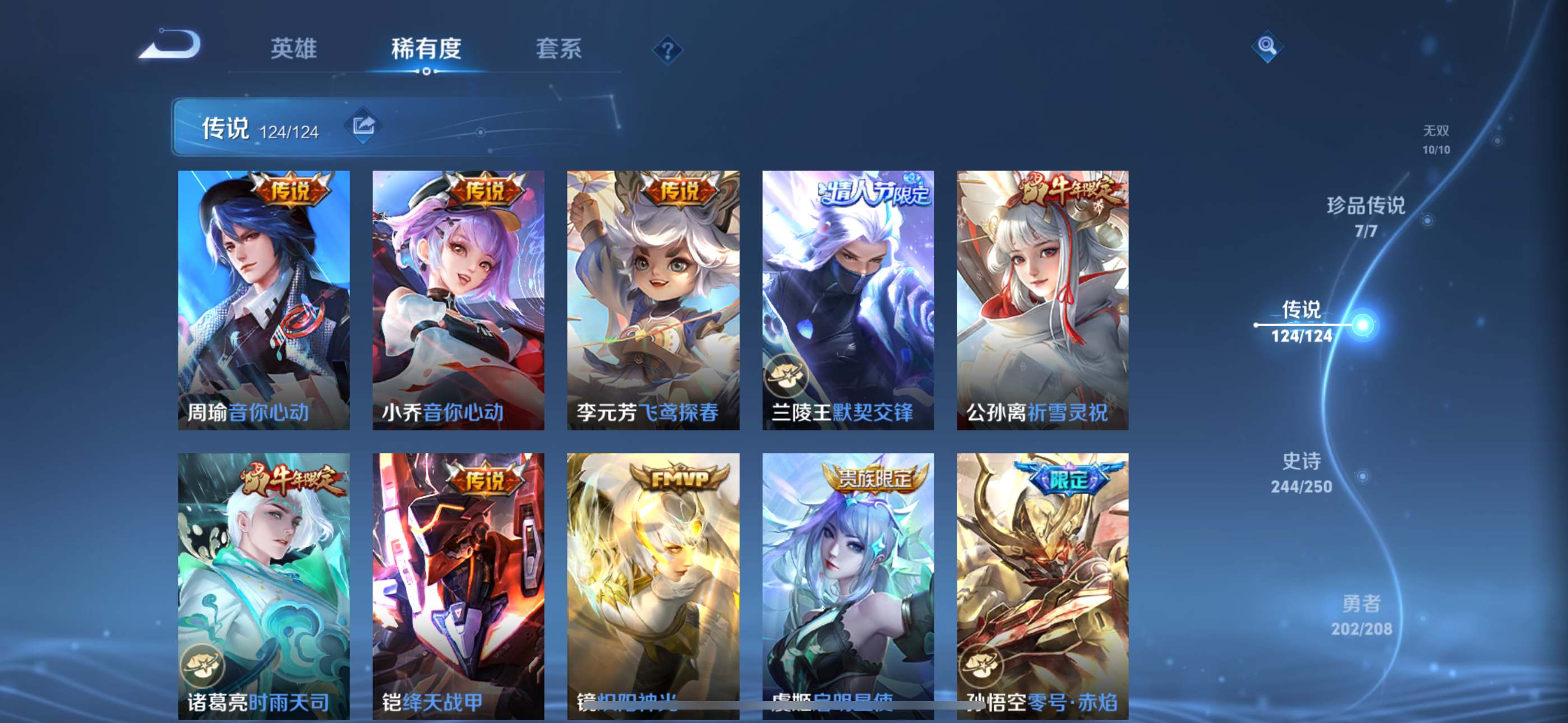The height and width of the screenshot is (723, 1568).
Task: Jump to the 珍品传说 rarity category
Action: [1366, 216]
